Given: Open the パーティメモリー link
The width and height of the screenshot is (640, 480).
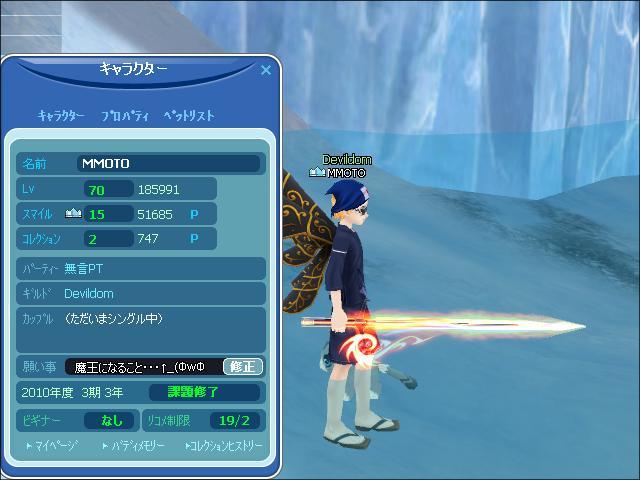Looking at the screenshot, I should (137, 445).
